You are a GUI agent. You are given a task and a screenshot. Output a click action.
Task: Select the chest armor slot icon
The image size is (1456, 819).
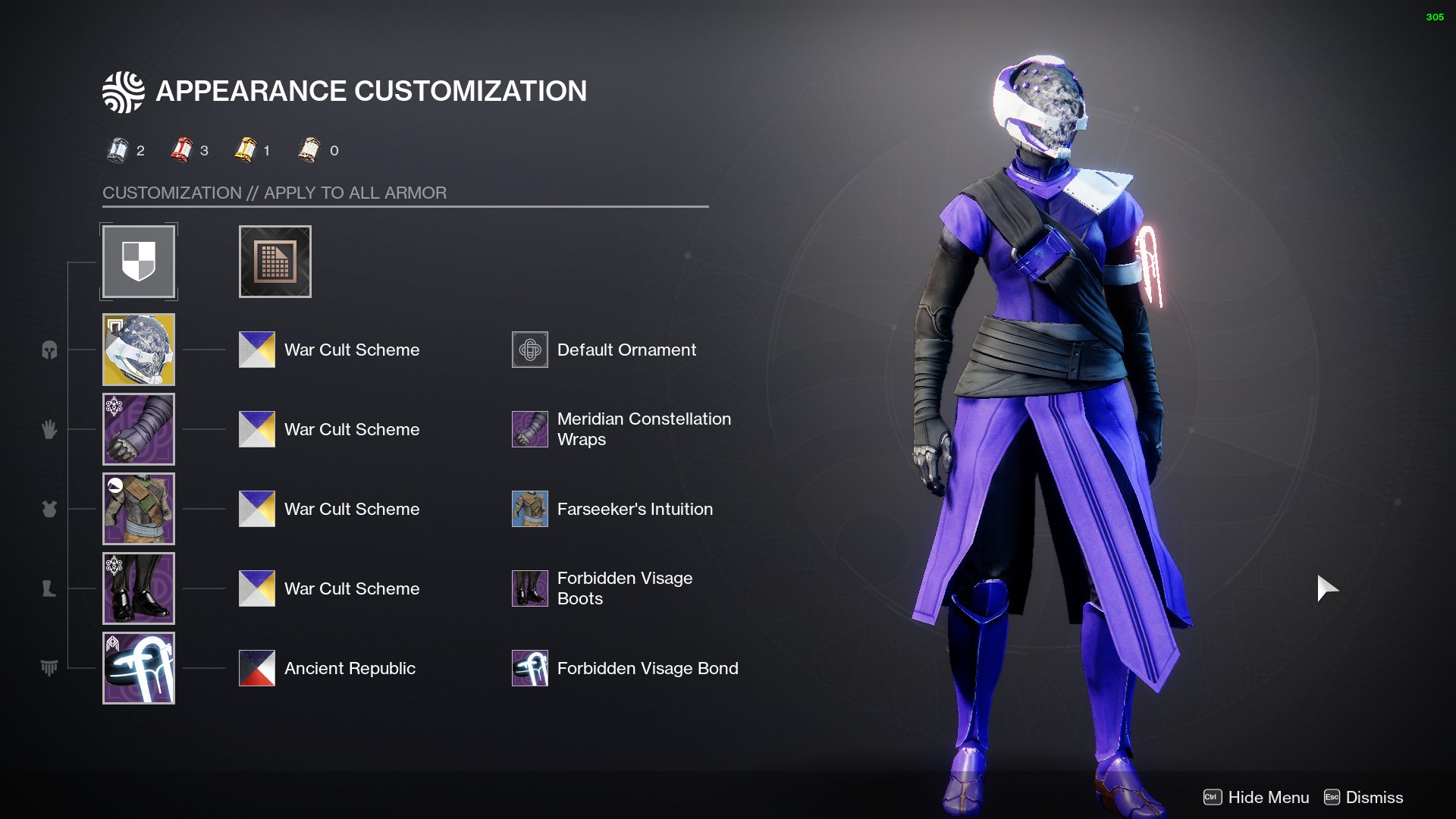pos(49,510)
